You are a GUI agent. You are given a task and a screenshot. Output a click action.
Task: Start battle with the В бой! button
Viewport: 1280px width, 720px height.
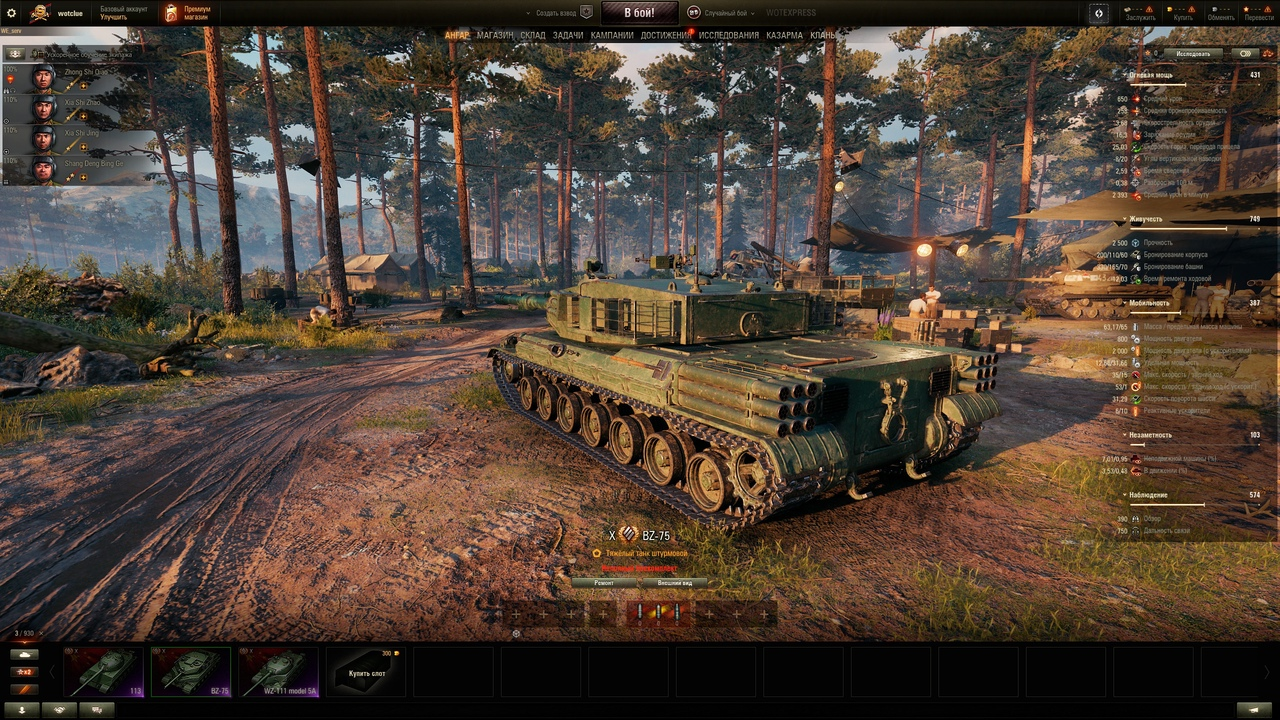pyautogui.click(x=639, y=13)
